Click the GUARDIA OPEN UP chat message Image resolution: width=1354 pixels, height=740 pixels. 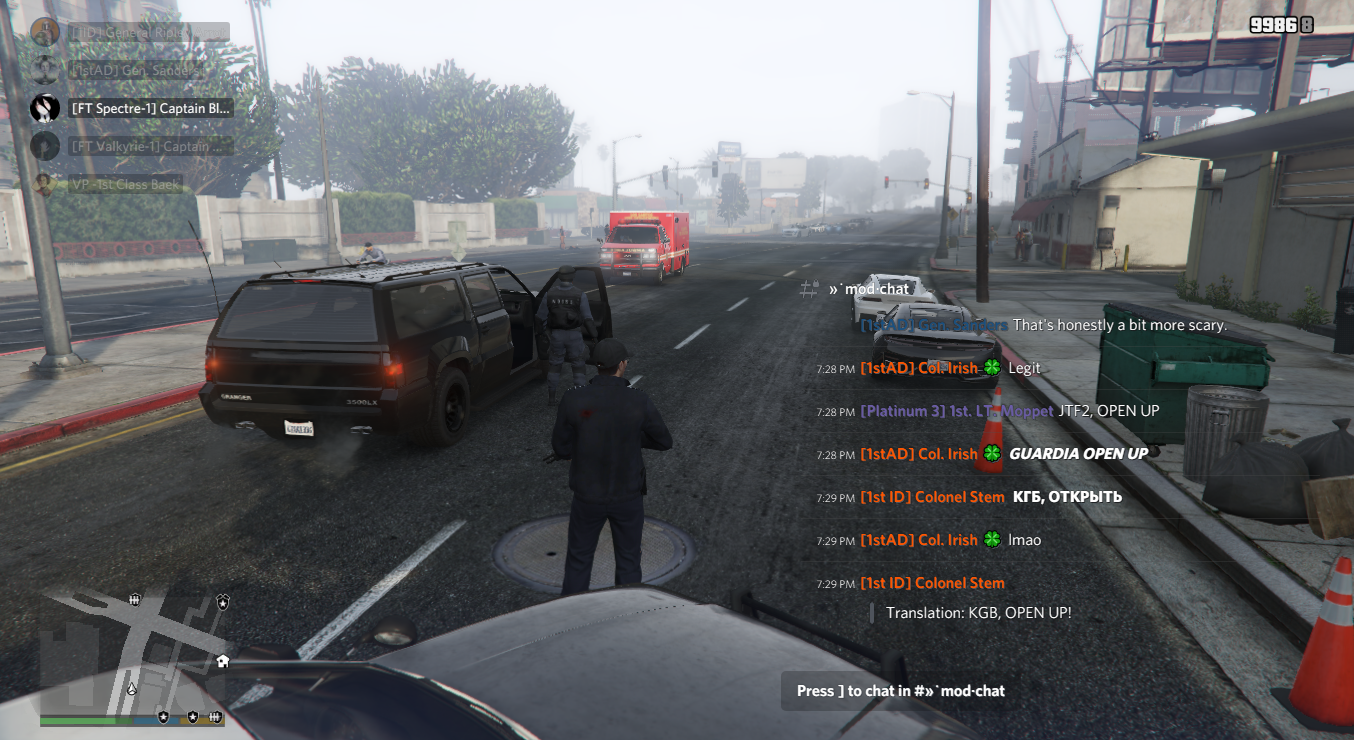coord(1078,454)
